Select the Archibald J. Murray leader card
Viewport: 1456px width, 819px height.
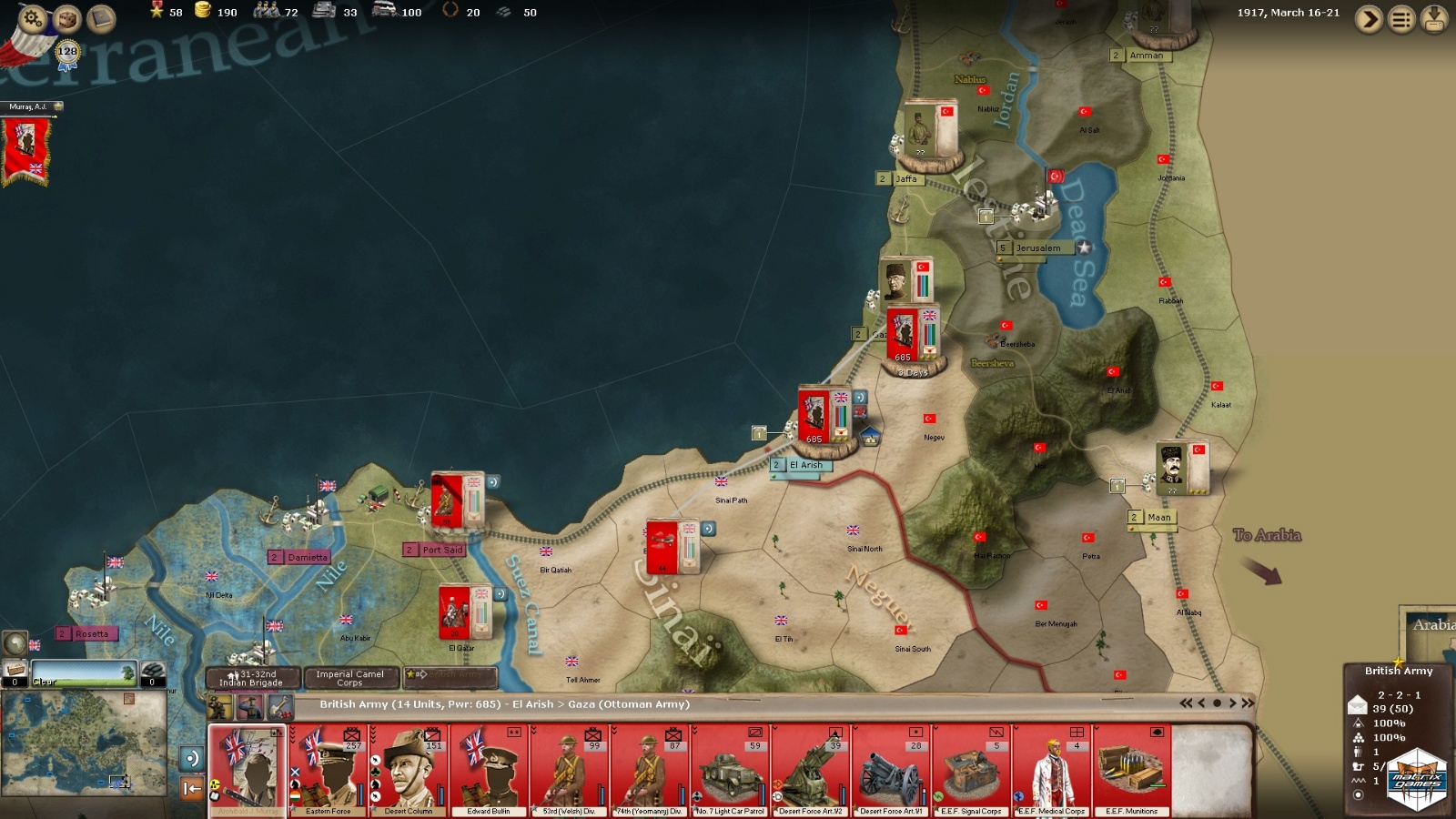point(247,770)
